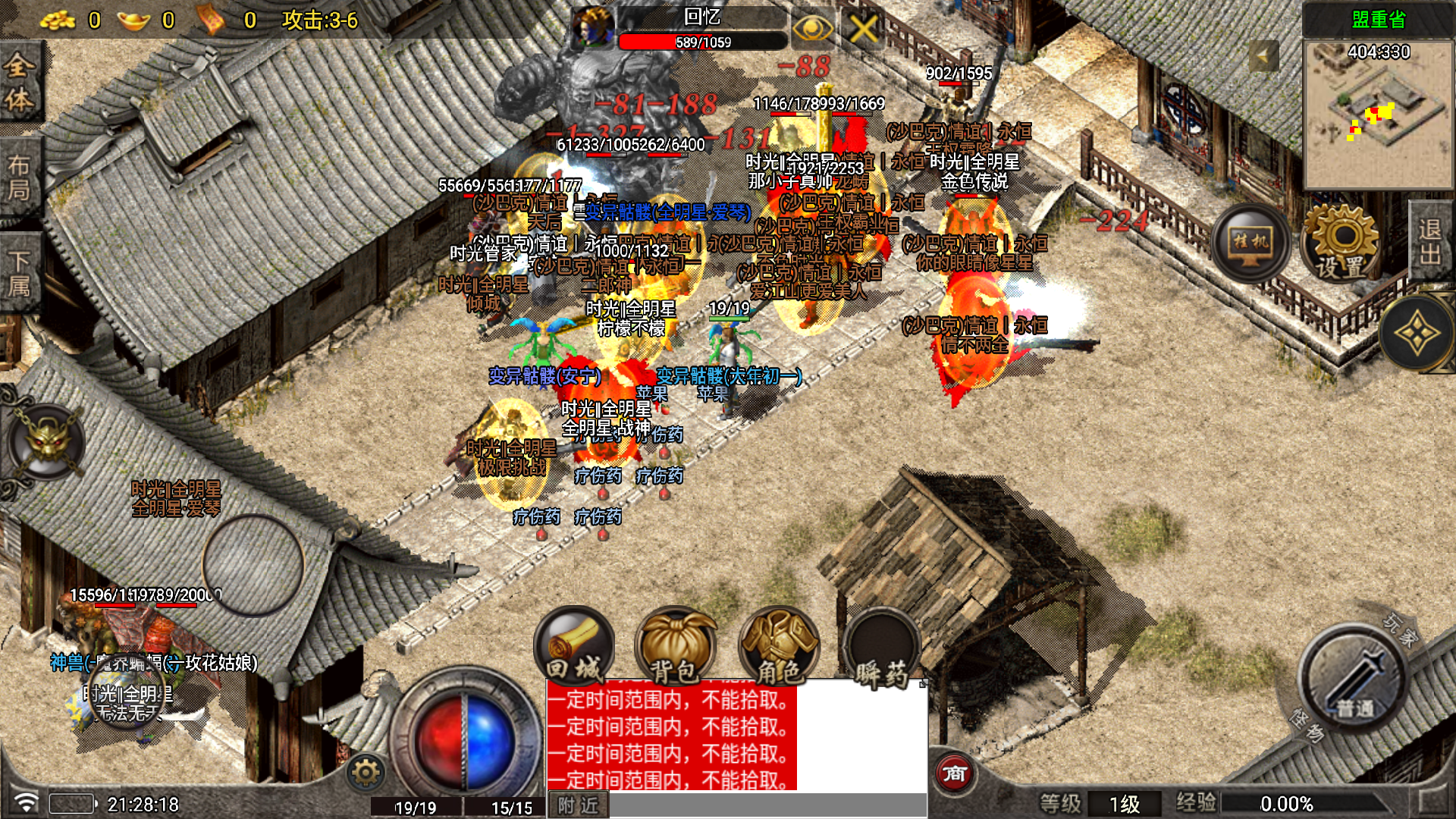Viewport: 1456px width, 819px height.
Task: Select the 布局 side tab
Action: (19, 178)
